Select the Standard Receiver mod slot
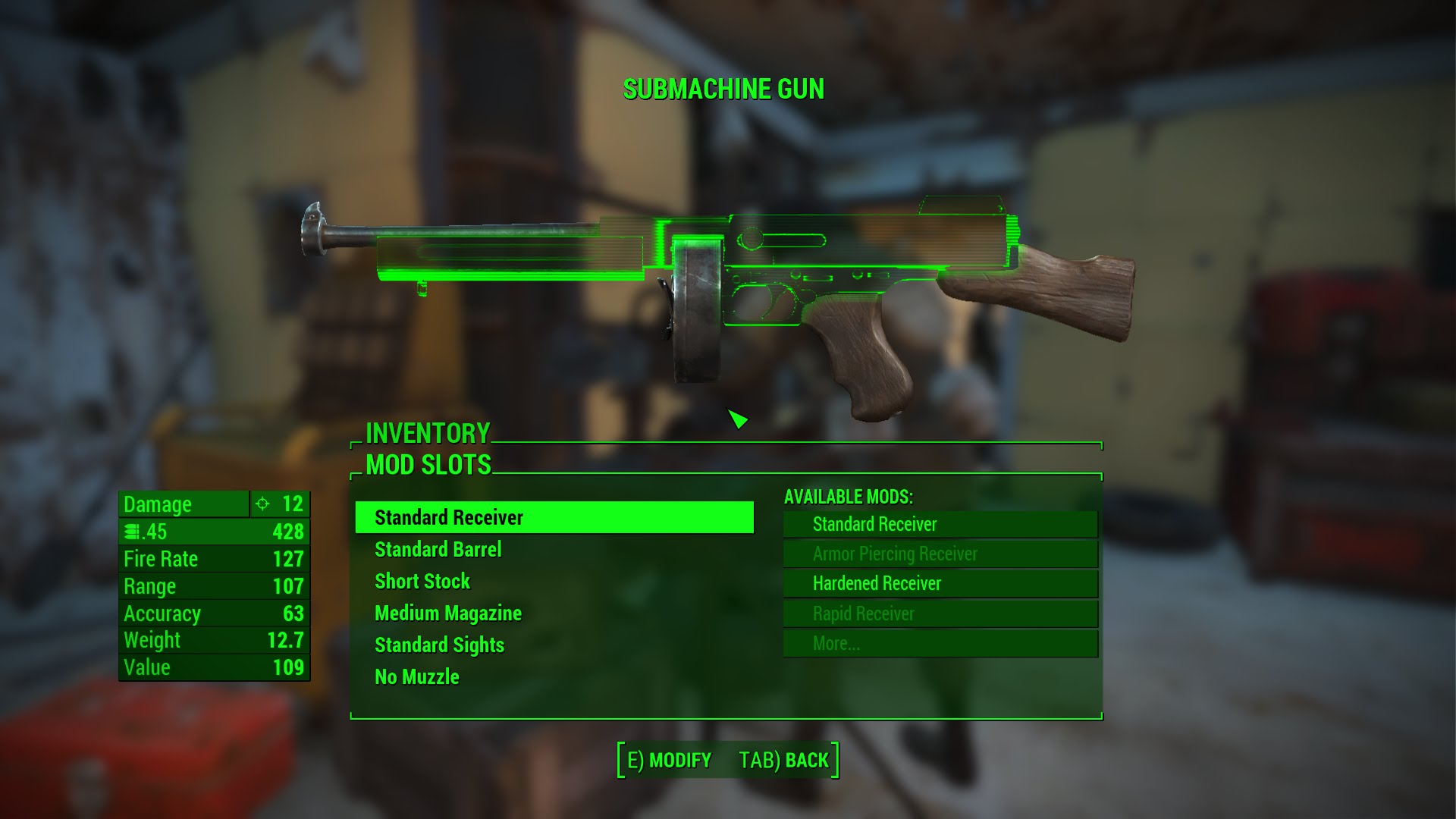The height and width of the screenshot is (819, 1456). click(554, 518)
